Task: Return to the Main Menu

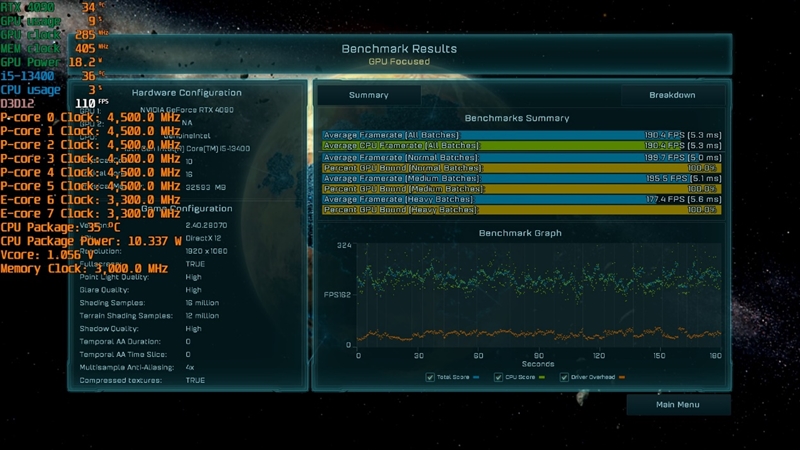Action: [x=678, y=405]
